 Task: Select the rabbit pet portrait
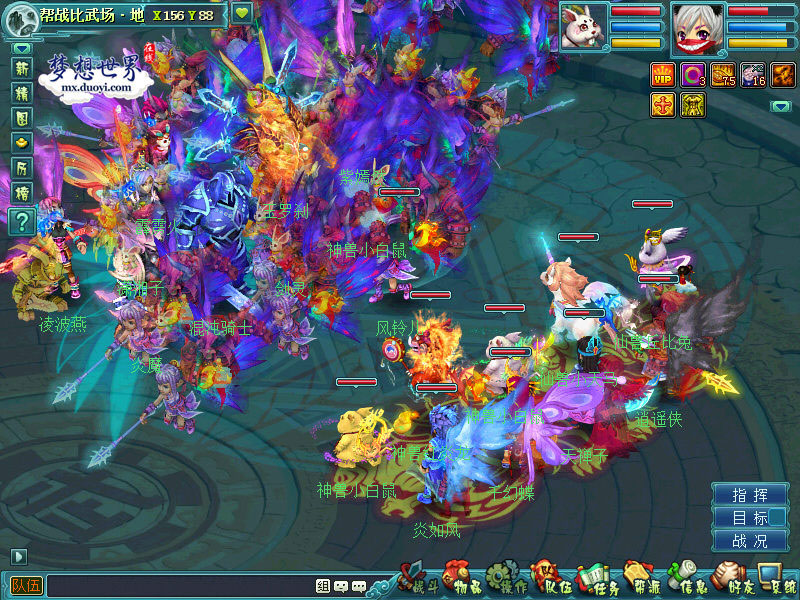(x=582, y=27)
